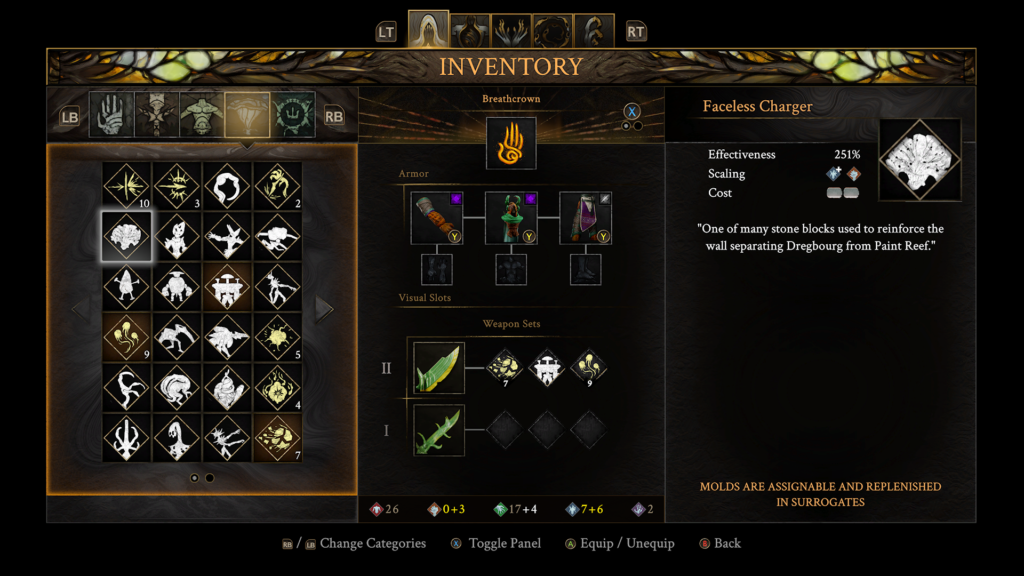Screen dimensions: 1024x576
Task: Select the orange gauntlet armor slot
Action: [x=437, y=218]
